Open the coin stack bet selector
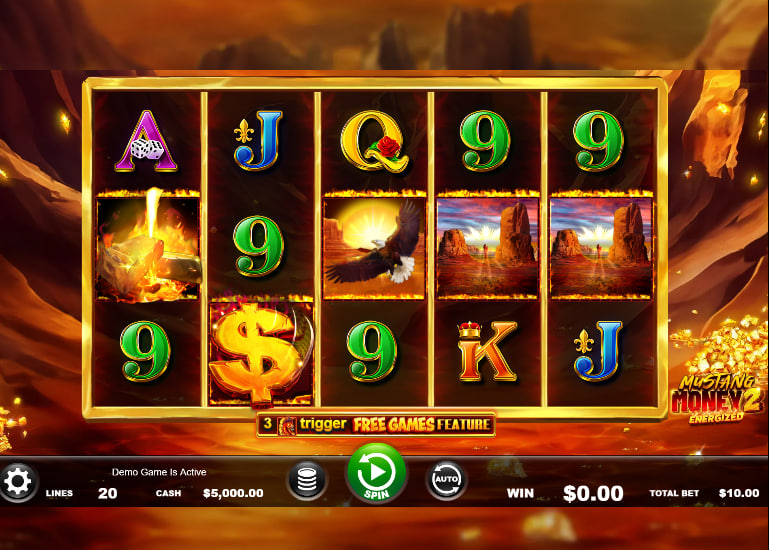 tap(307, 481)
